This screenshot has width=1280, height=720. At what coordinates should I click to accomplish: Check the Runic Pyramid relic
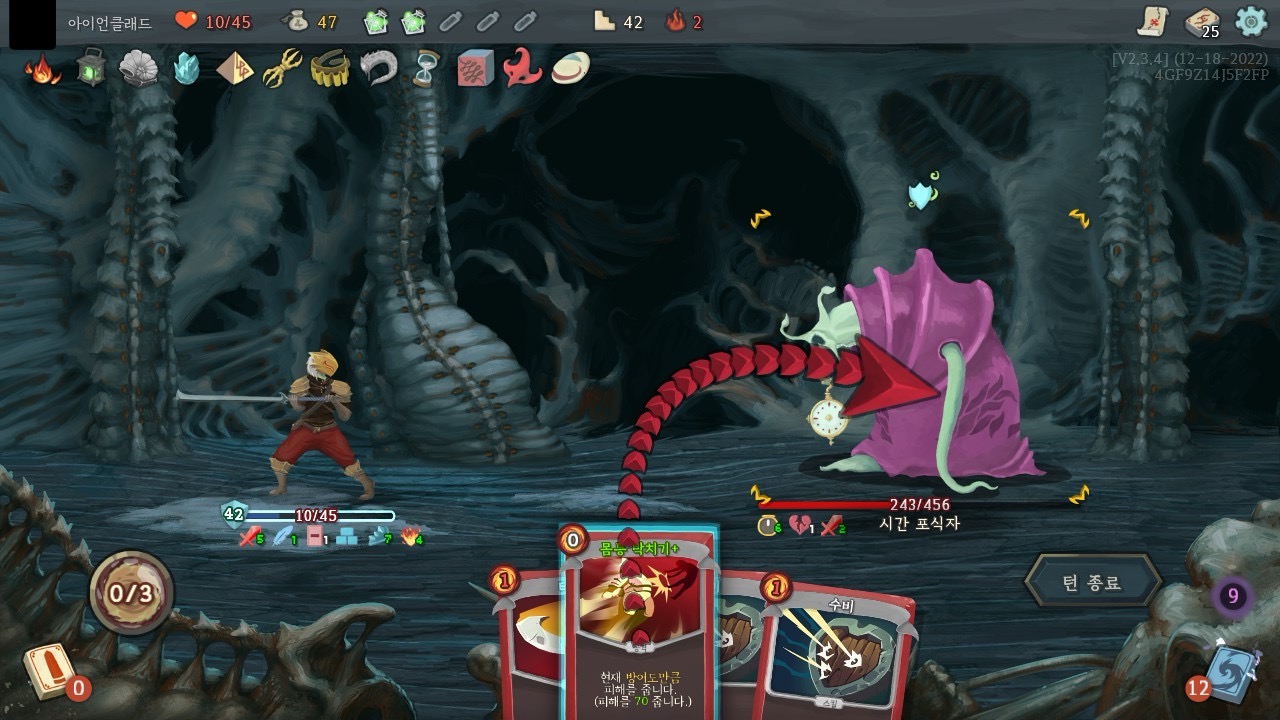235,68
